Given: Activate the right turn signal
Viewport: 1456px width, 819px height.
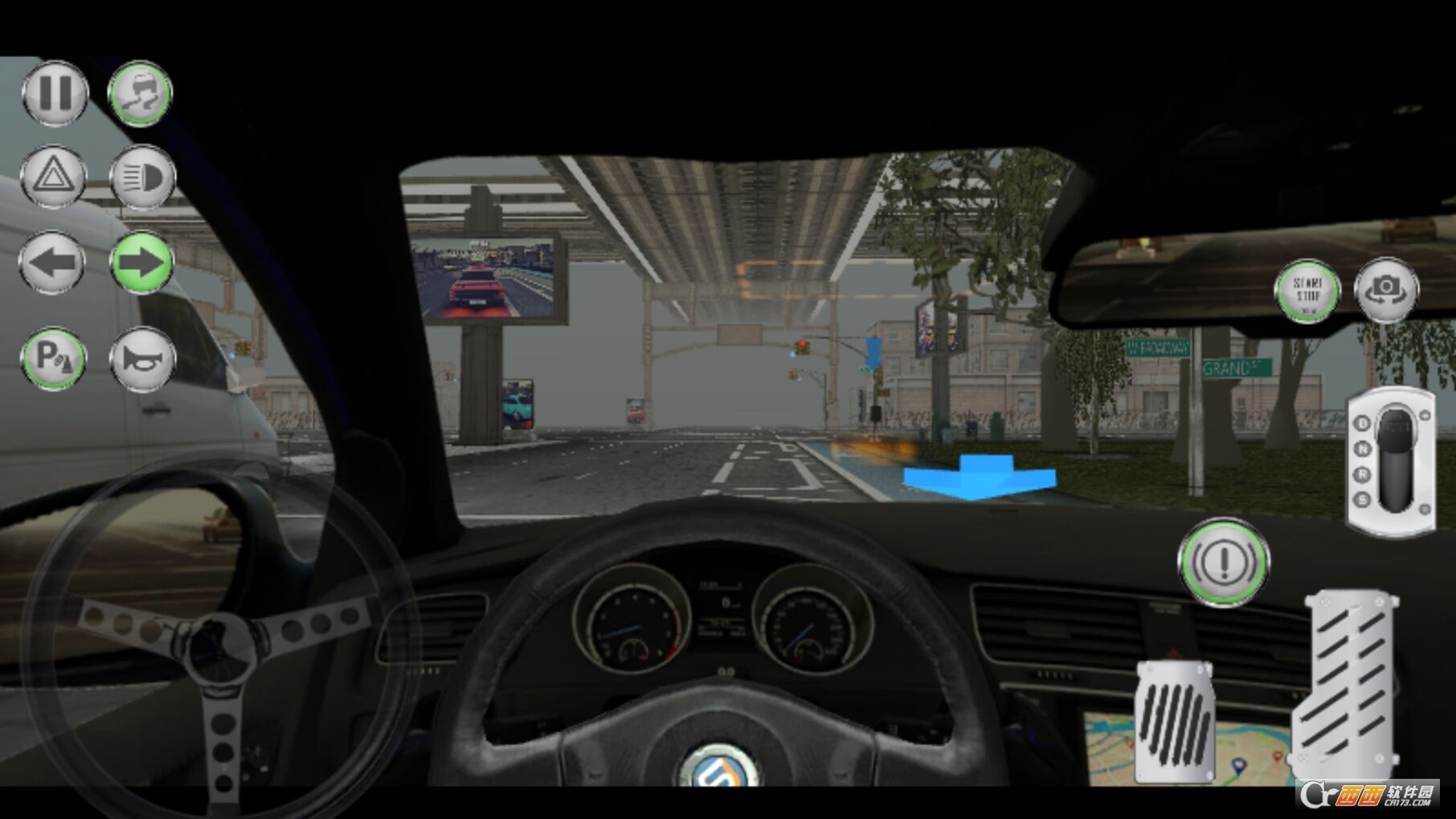Looking at the screenshot, I should [141, 262].
